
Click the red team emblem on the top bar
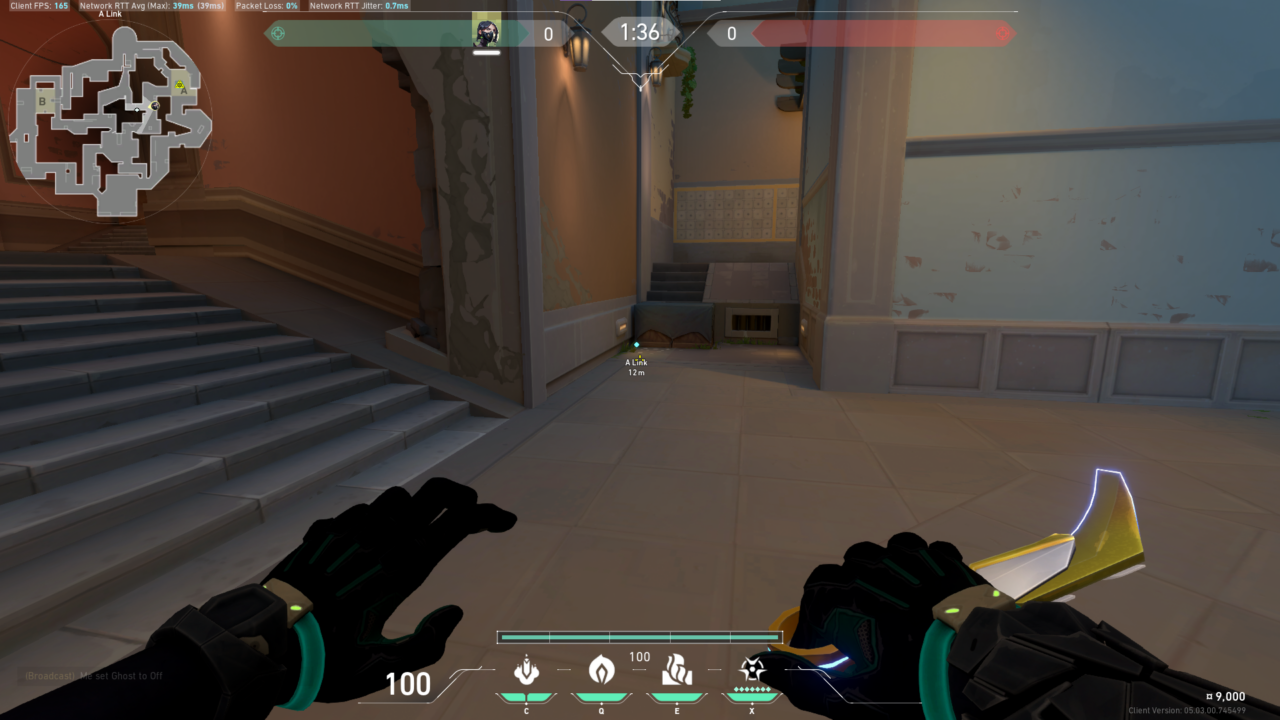click(1002, 34)
